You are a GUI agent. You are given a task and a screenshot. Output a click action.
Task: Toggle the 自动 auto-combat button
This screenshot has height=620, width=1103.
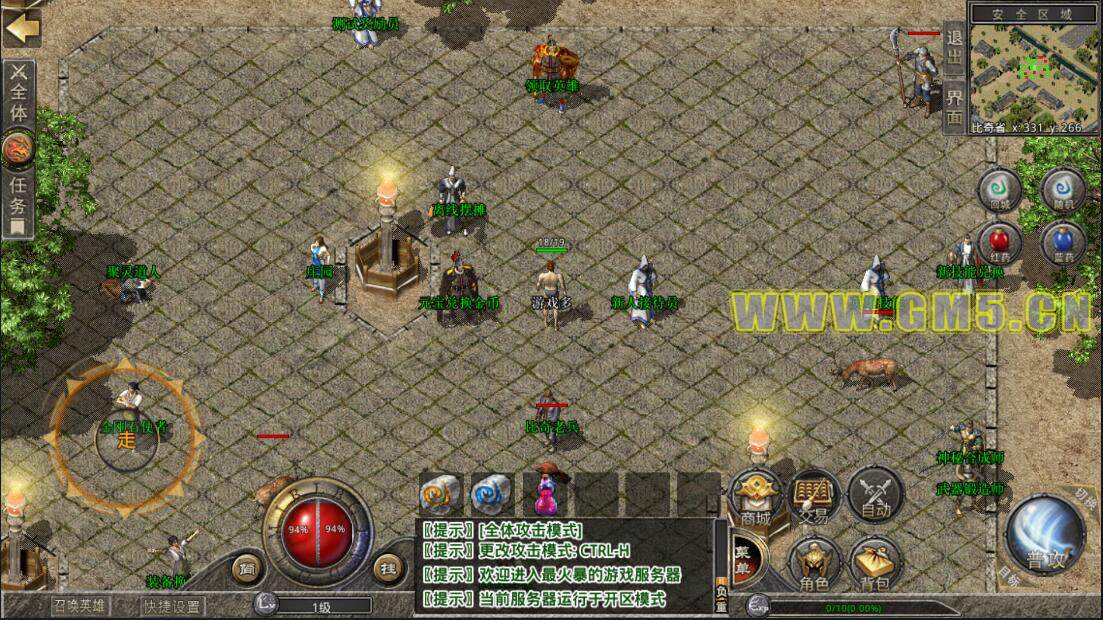click(875, 496)
